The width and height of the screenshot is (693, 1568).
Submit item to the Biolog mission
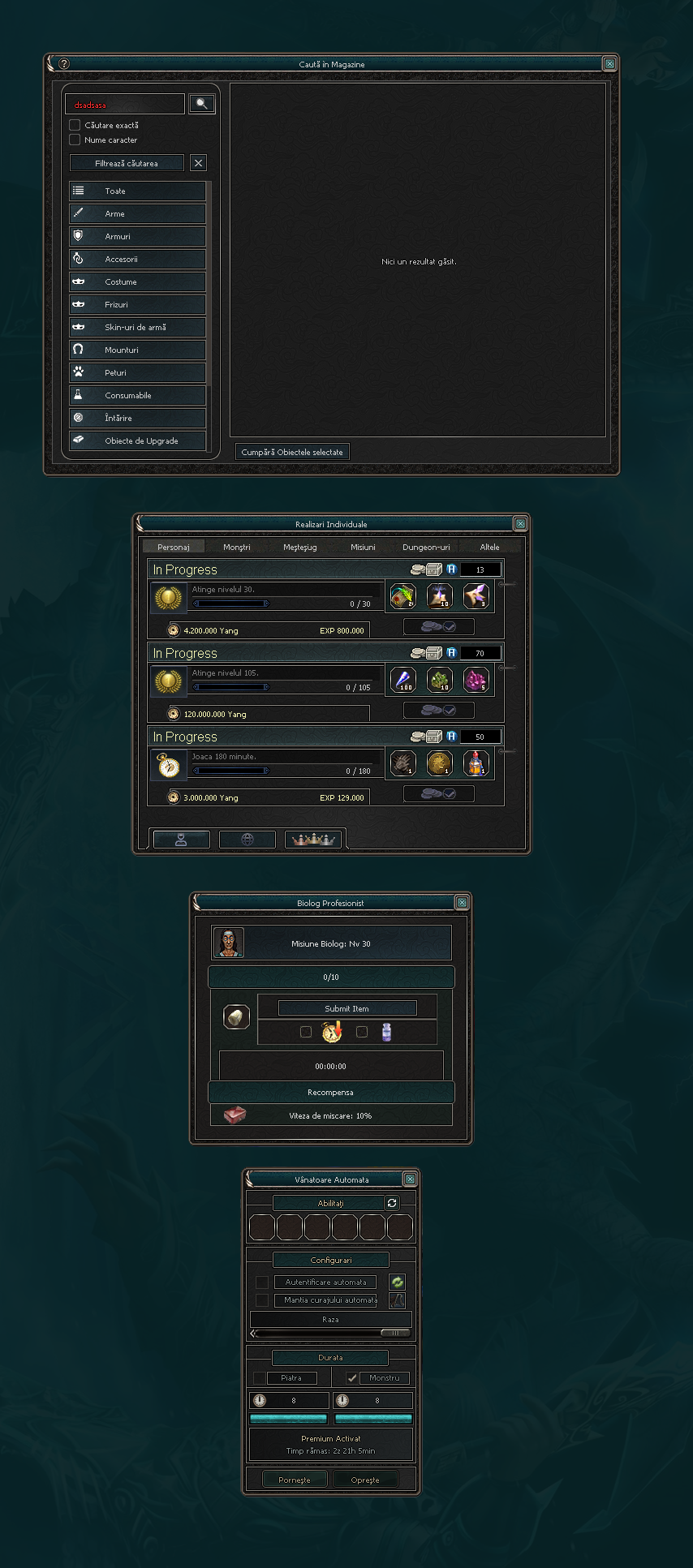(x=347, y=1008)
